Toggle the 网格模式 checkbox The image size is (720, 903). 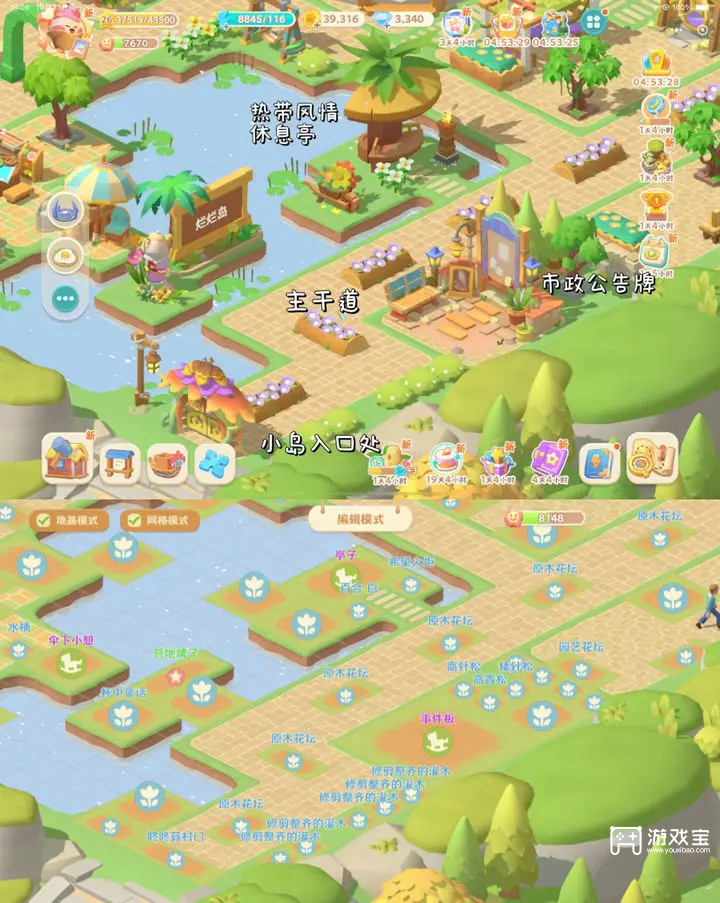(x=130, y=520)
